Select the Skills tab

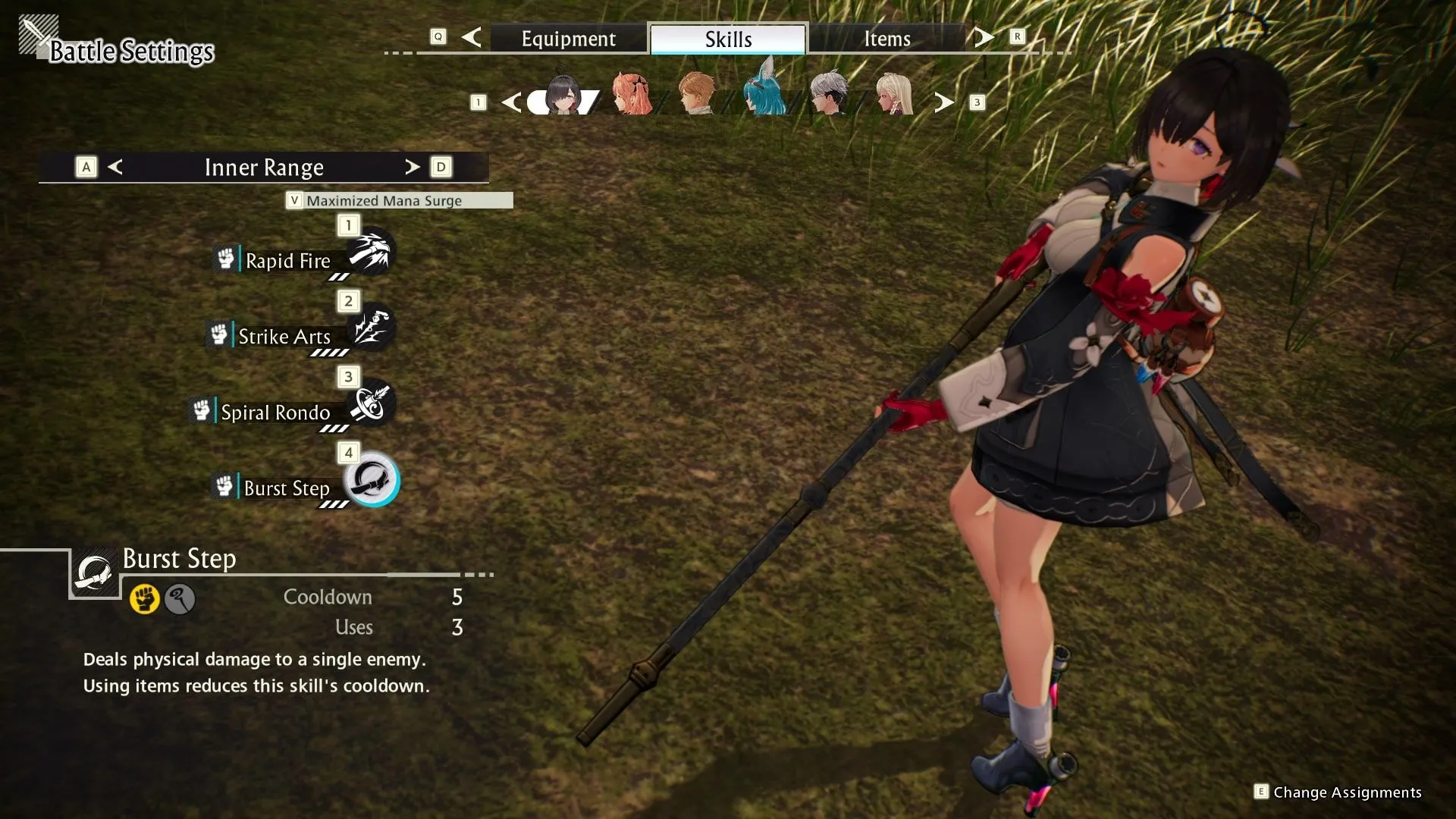tap(728, 39)
